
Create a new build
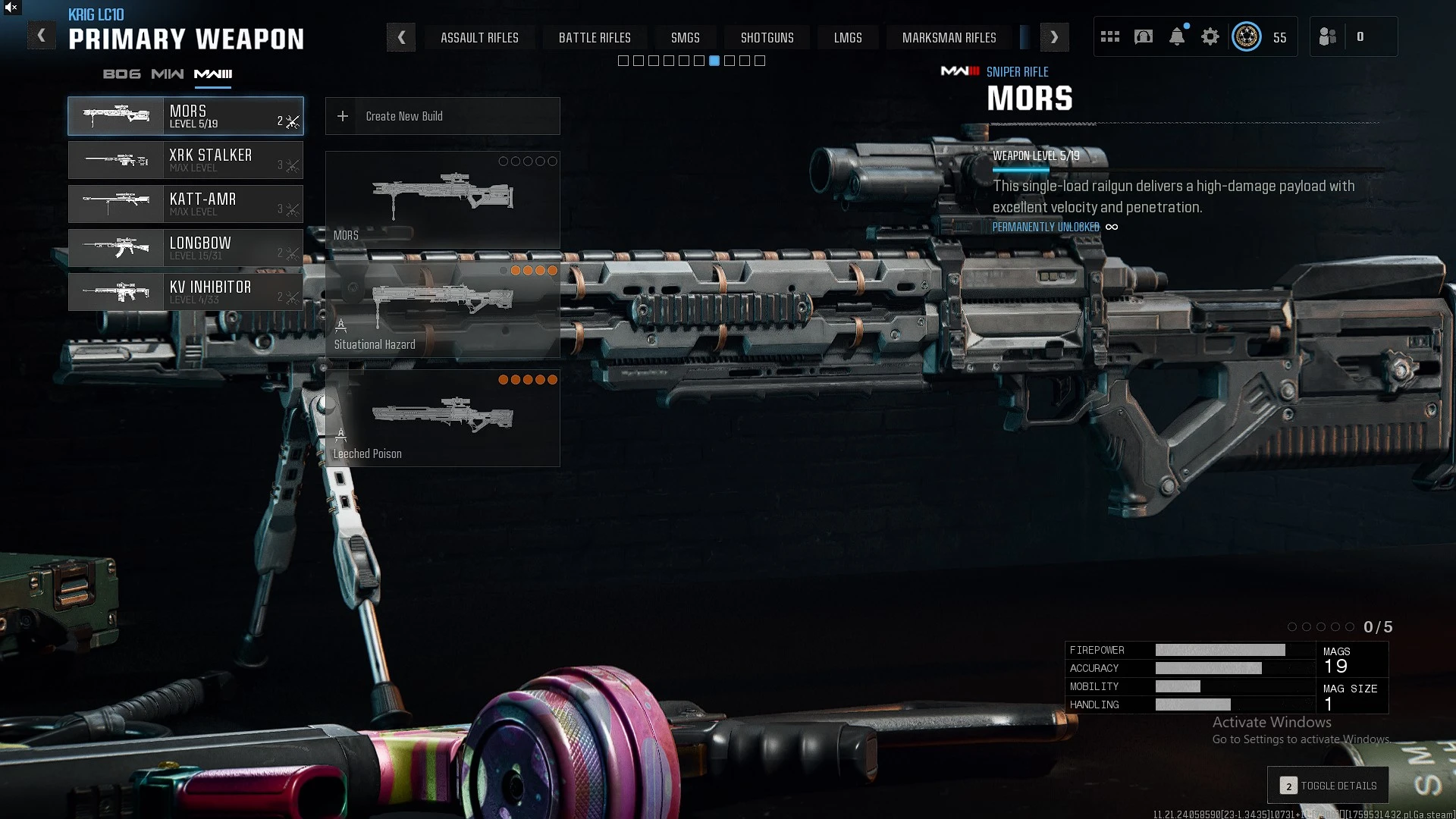442,116
